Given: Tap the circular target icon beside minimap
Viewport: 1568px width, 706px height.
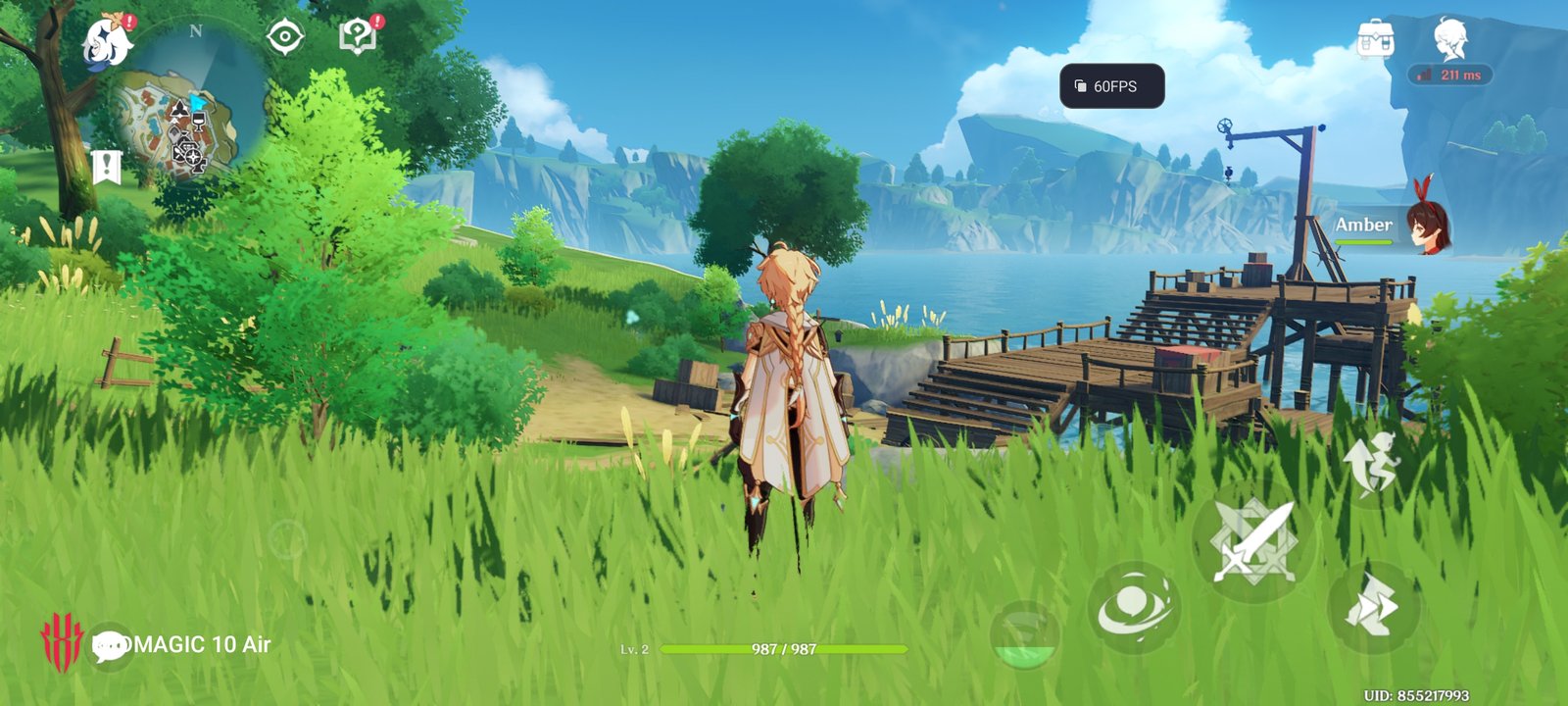Looking at the screenshot, I should tap(285, 37).
